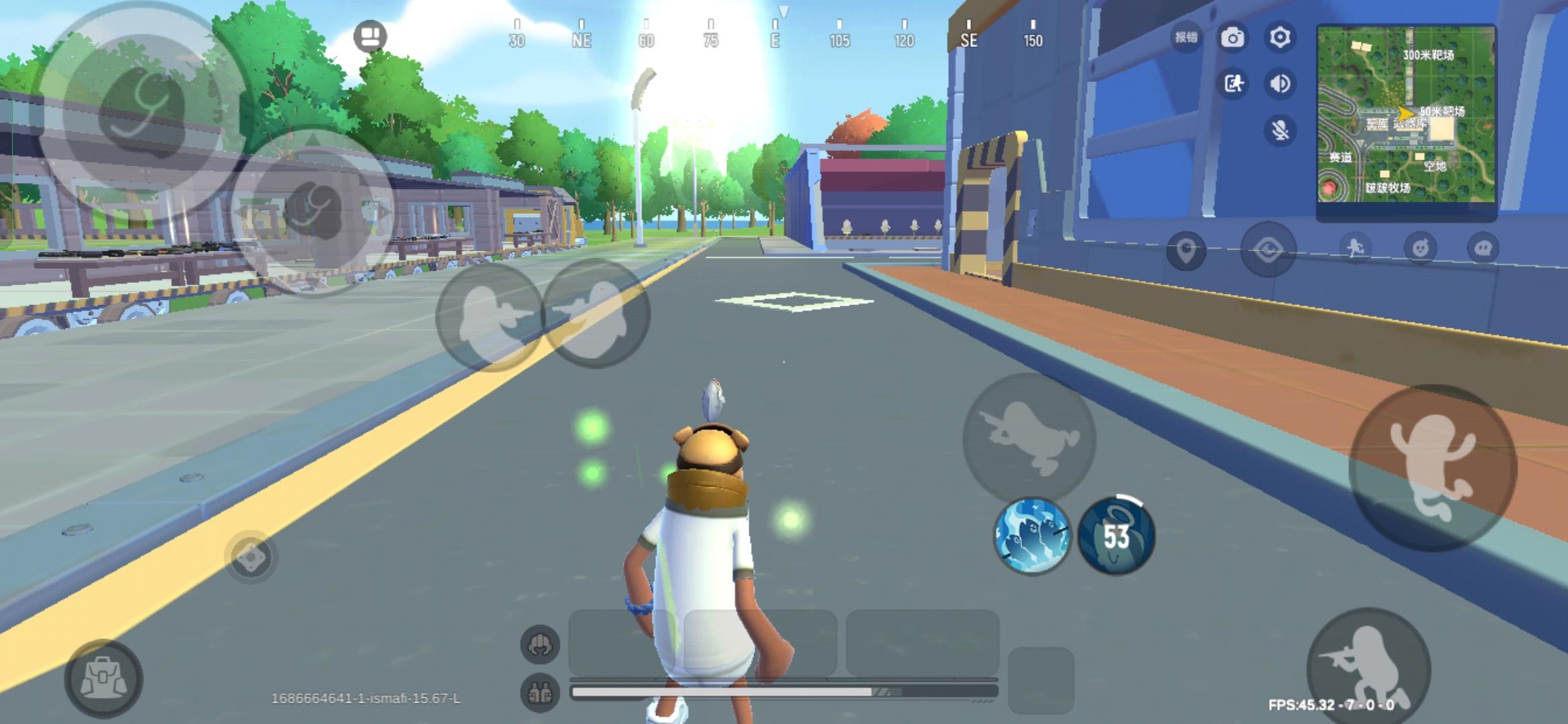Toggle the speaker volume icon
Image resolution: width=1568 pixels, height=724 pixels.
tap(1280, 85)
